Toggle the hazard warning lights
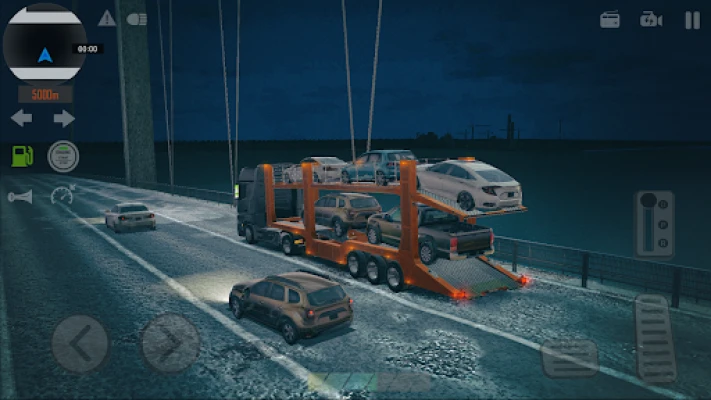The width and height of the screenshot is (711, 400). coord(107,18)
